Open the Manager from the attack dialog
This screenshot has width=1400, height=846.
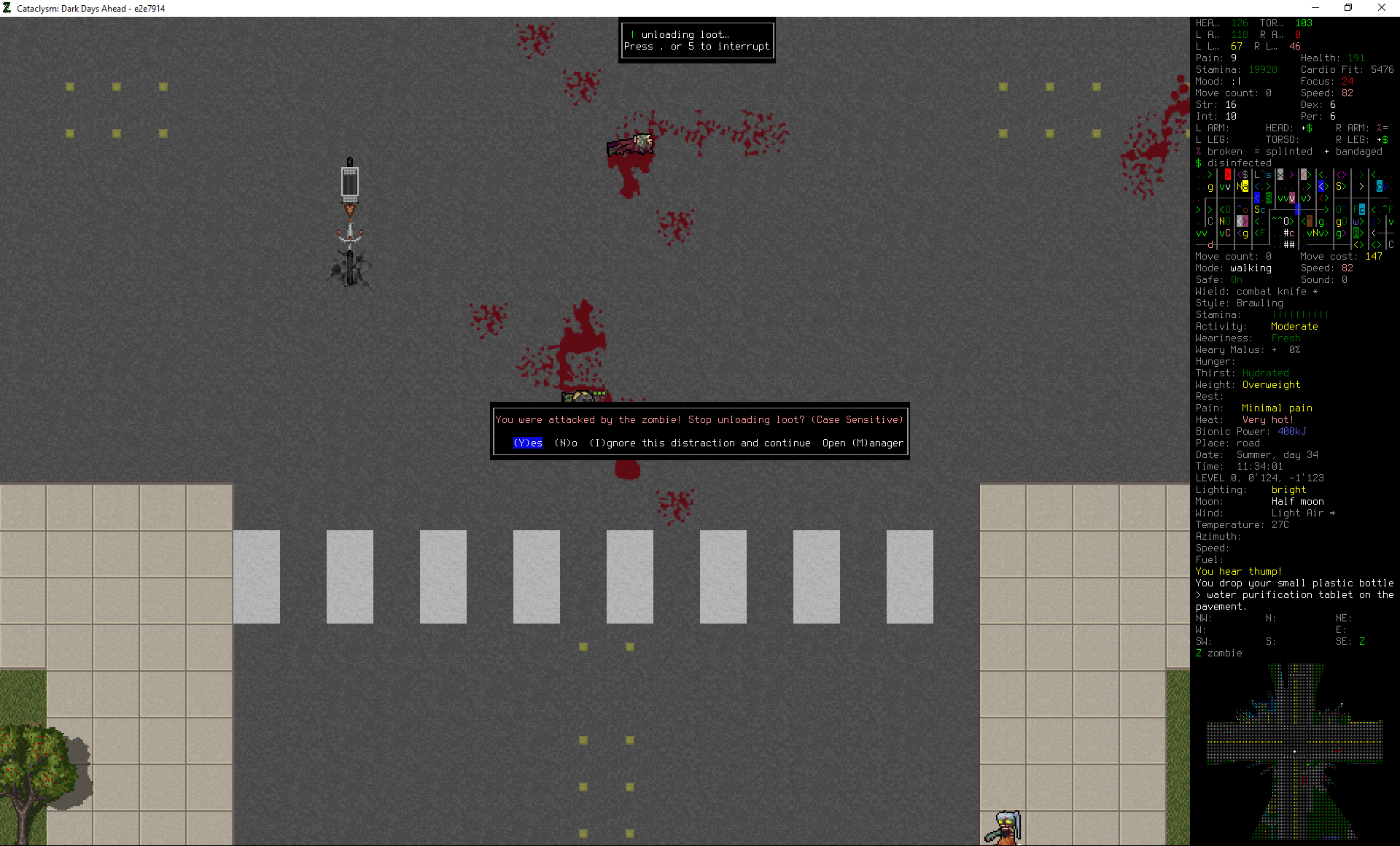(x=863, y=443)
